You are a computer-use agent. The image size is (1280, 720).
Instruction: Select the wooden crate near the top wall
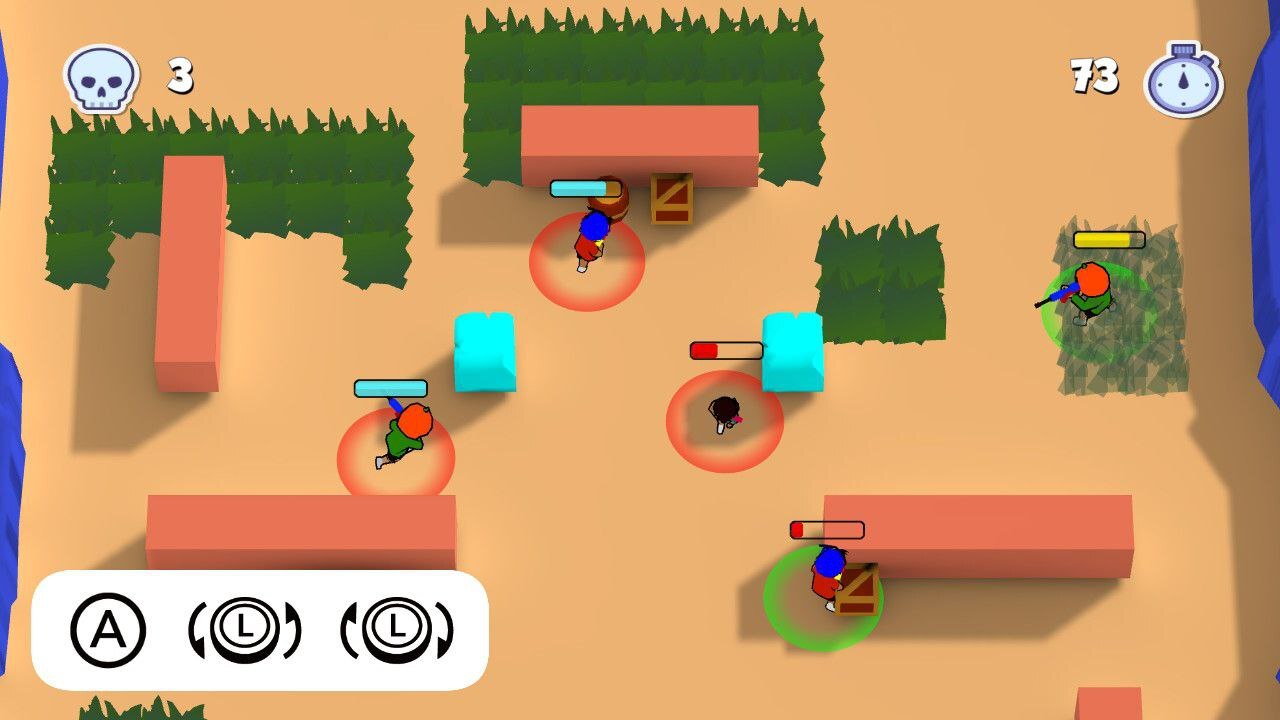coord(672,198)
